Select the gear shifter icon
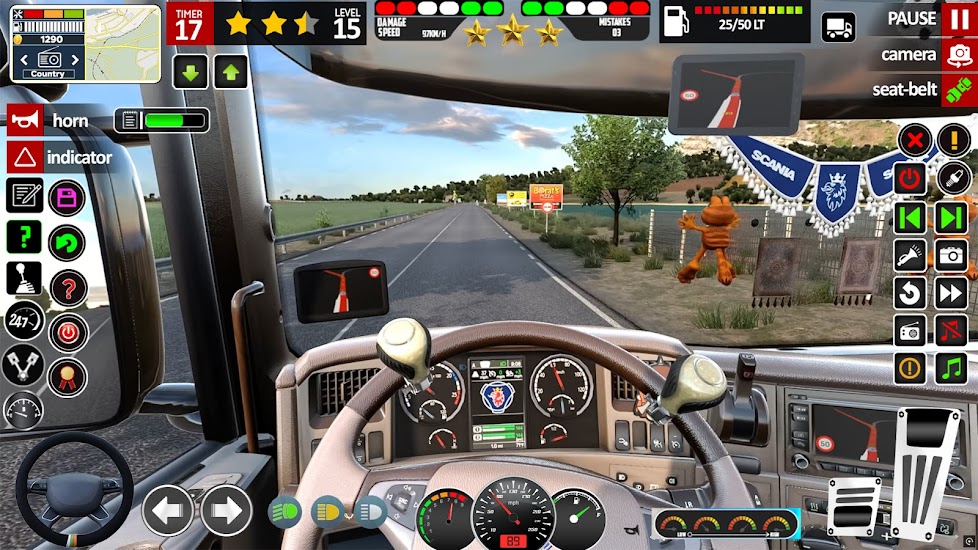This screenshot has height=550, width=978. coord(24,278)
